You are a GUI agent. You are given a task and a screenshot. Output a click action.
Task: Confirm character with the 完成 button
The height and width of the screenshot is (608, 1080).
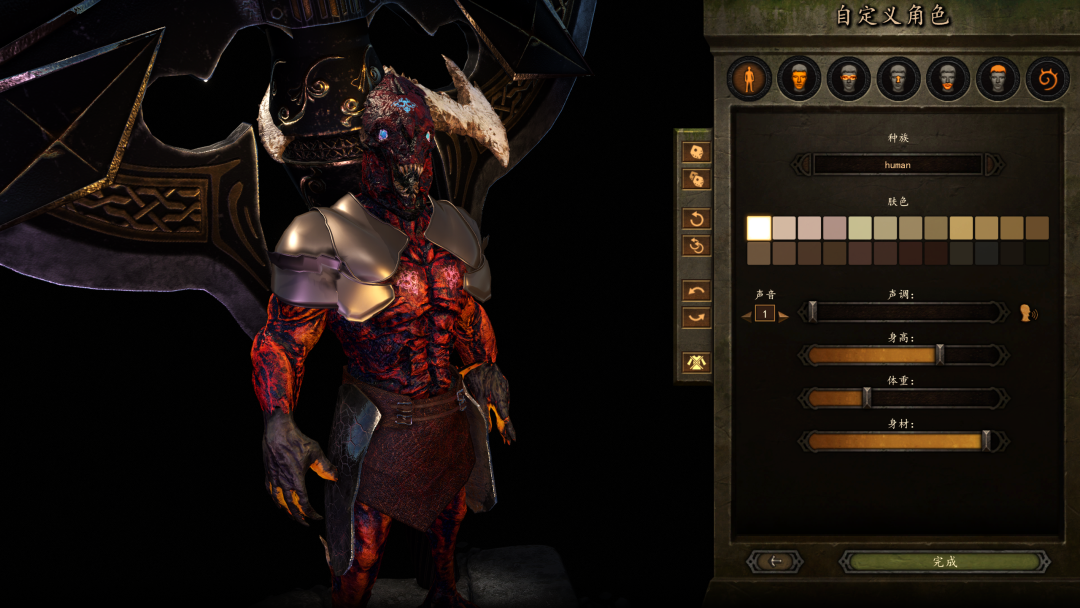click(x=944, y=562)
